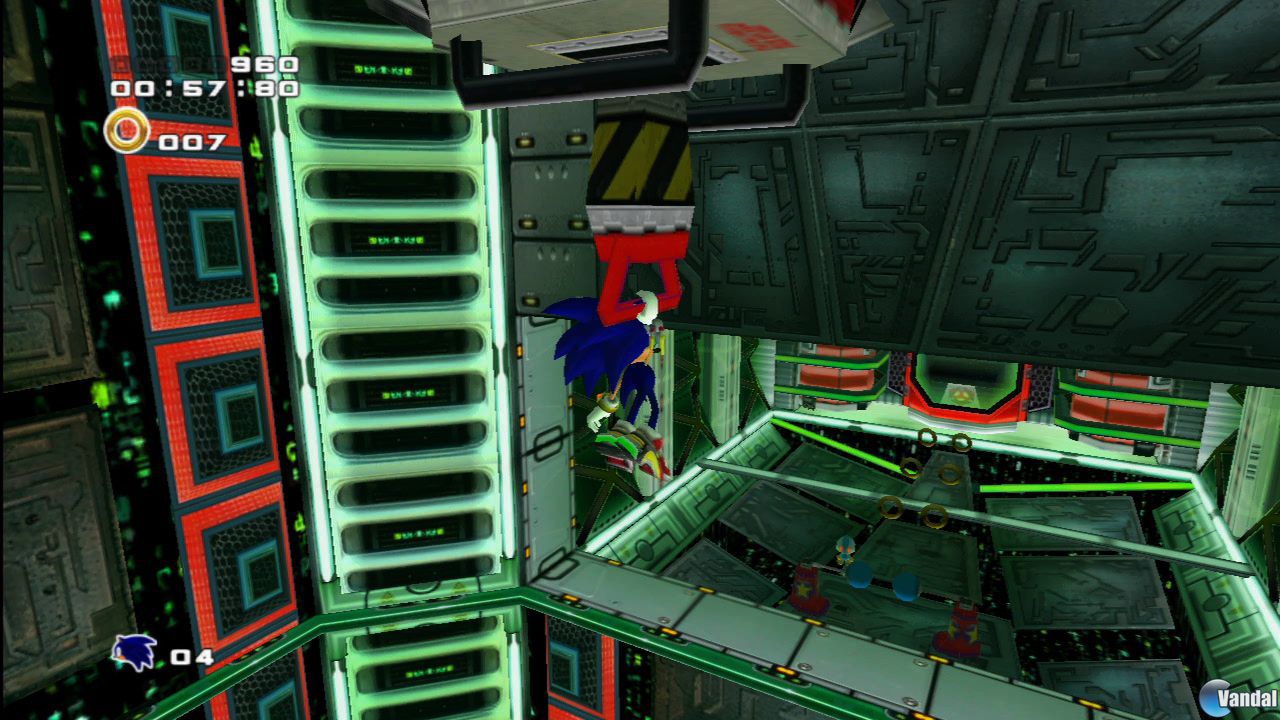This screenshot has width=1280, height=720.
Task: Click the lower gold ring on platform
Action: (x=933, y=516)
